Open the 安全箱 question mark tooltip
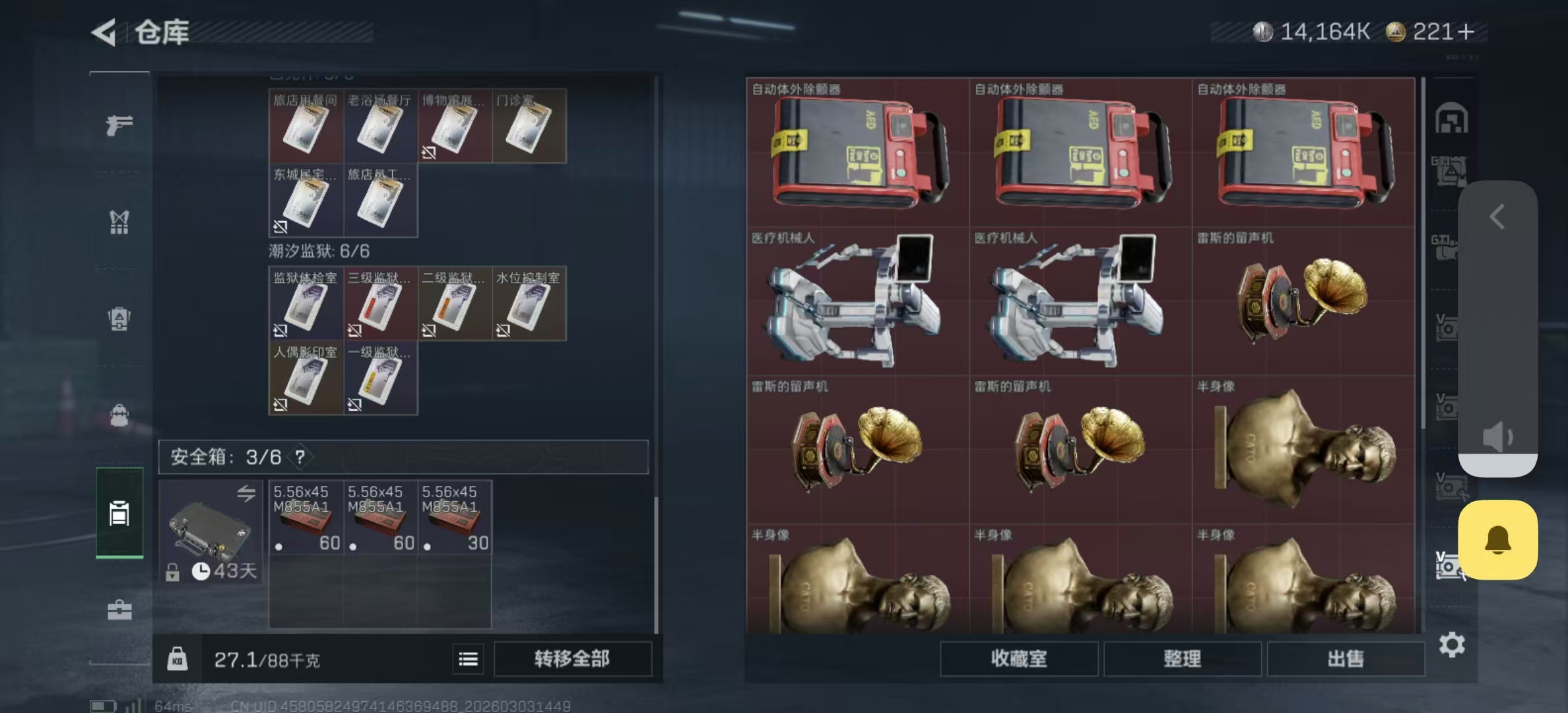Screen dimensions: 1568x713 pos(300,456)
